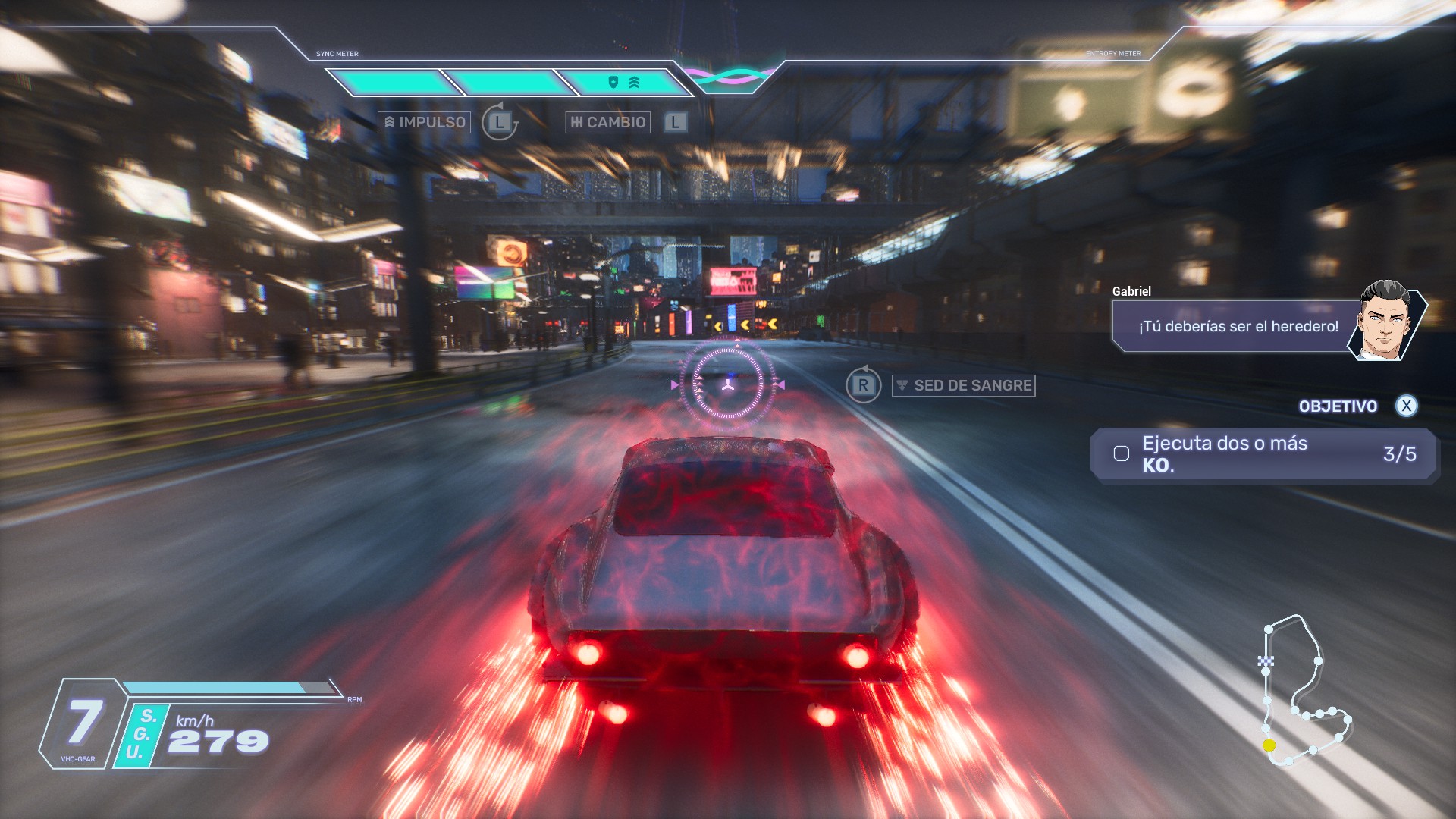The height and width of the screenshot is (819, 1456).
Task: Tick the objective checkbox for KO goal
Action: click(x=1122, y=453)
